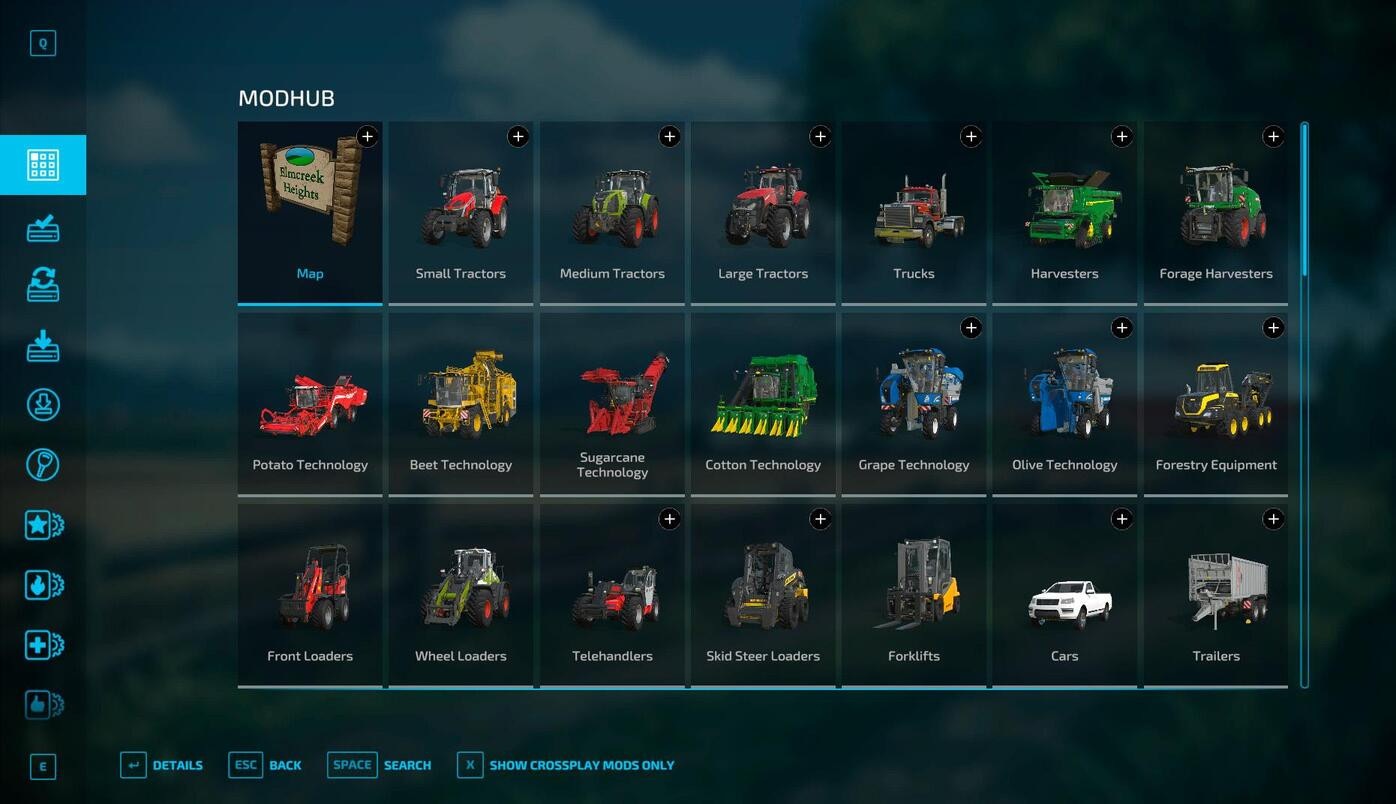Screen dimensions: 1396x804
Task: Browse the Cotton Technology category
Action: point(763,404)
